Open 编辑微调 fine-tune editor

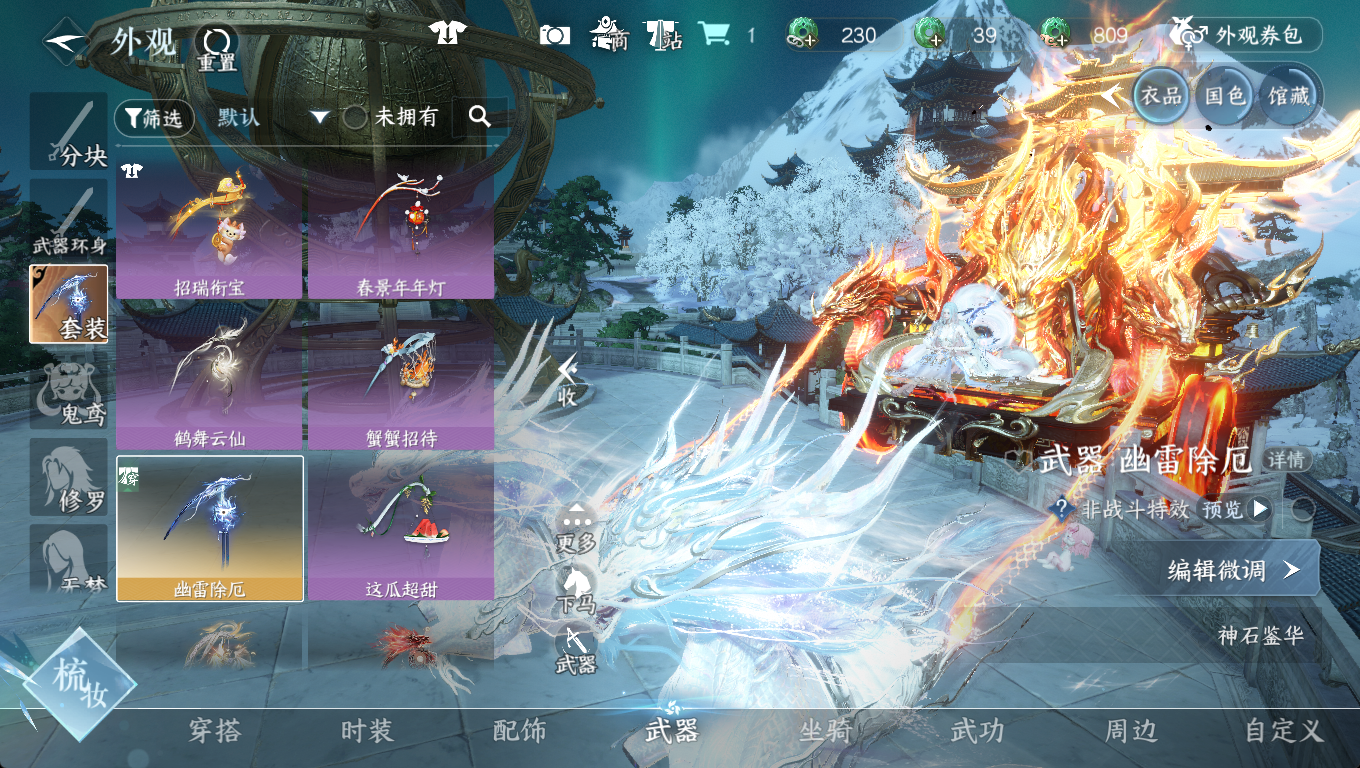pyautogui.click(x=1232, y=570)
